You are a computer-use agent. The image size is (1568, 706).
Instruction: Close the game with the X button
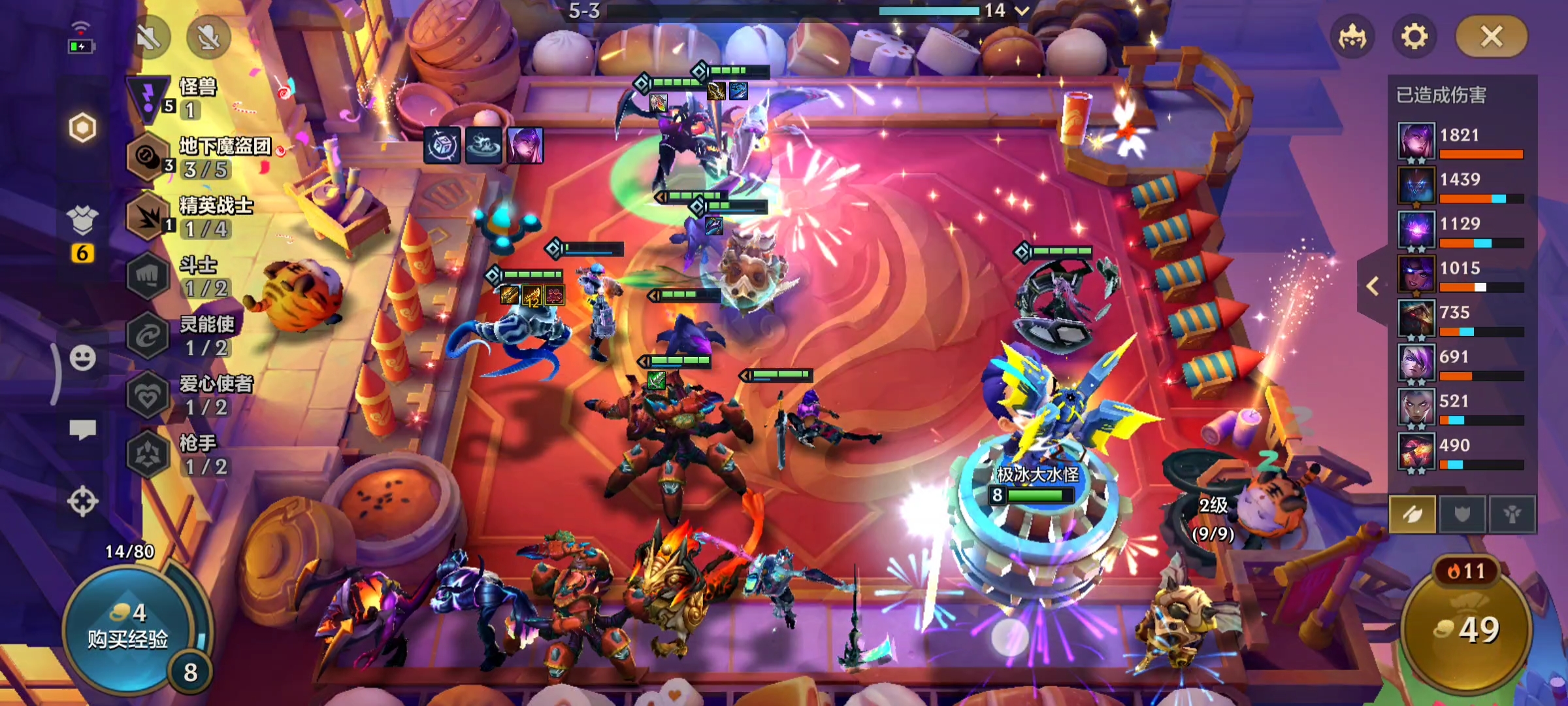pyautogui.click(x=1491, y=37)
